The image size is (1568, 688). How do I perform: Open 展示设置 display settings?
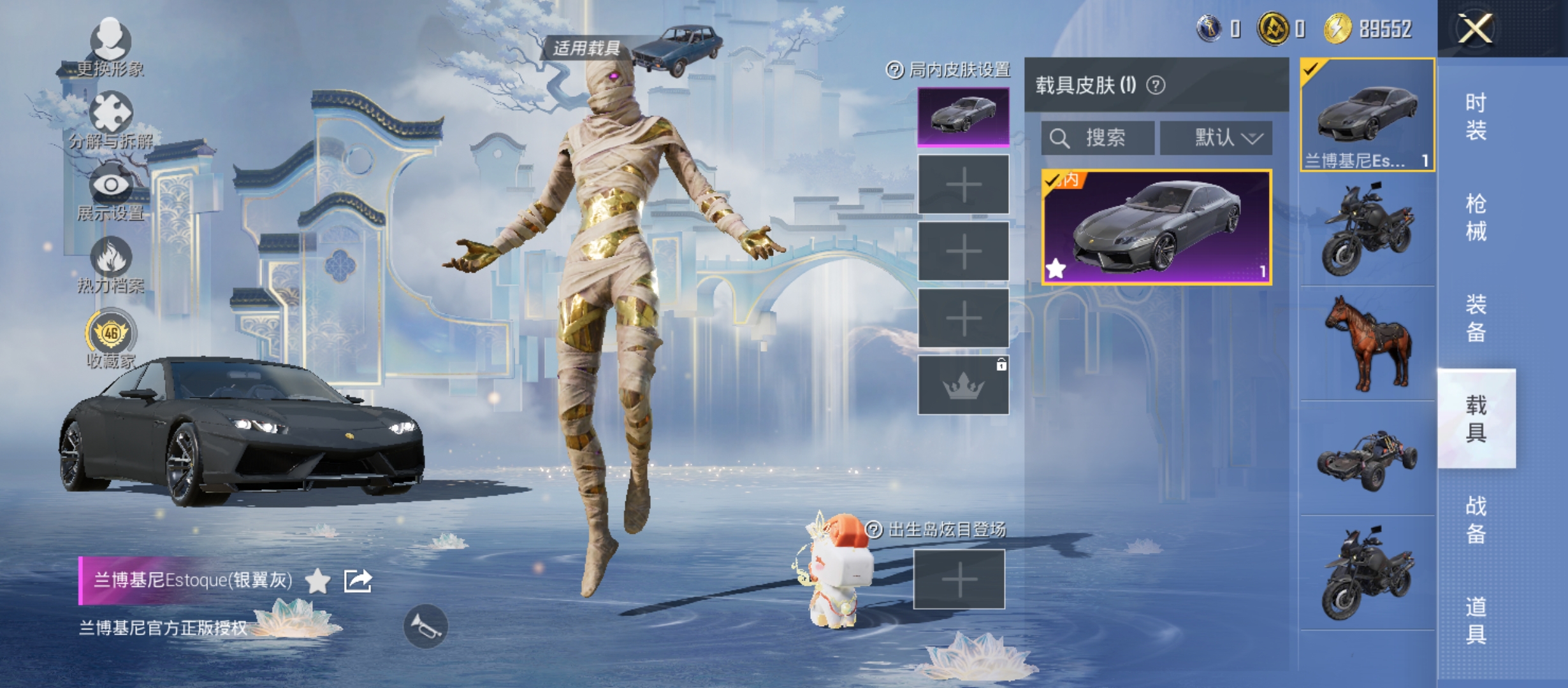click(110, 191)
